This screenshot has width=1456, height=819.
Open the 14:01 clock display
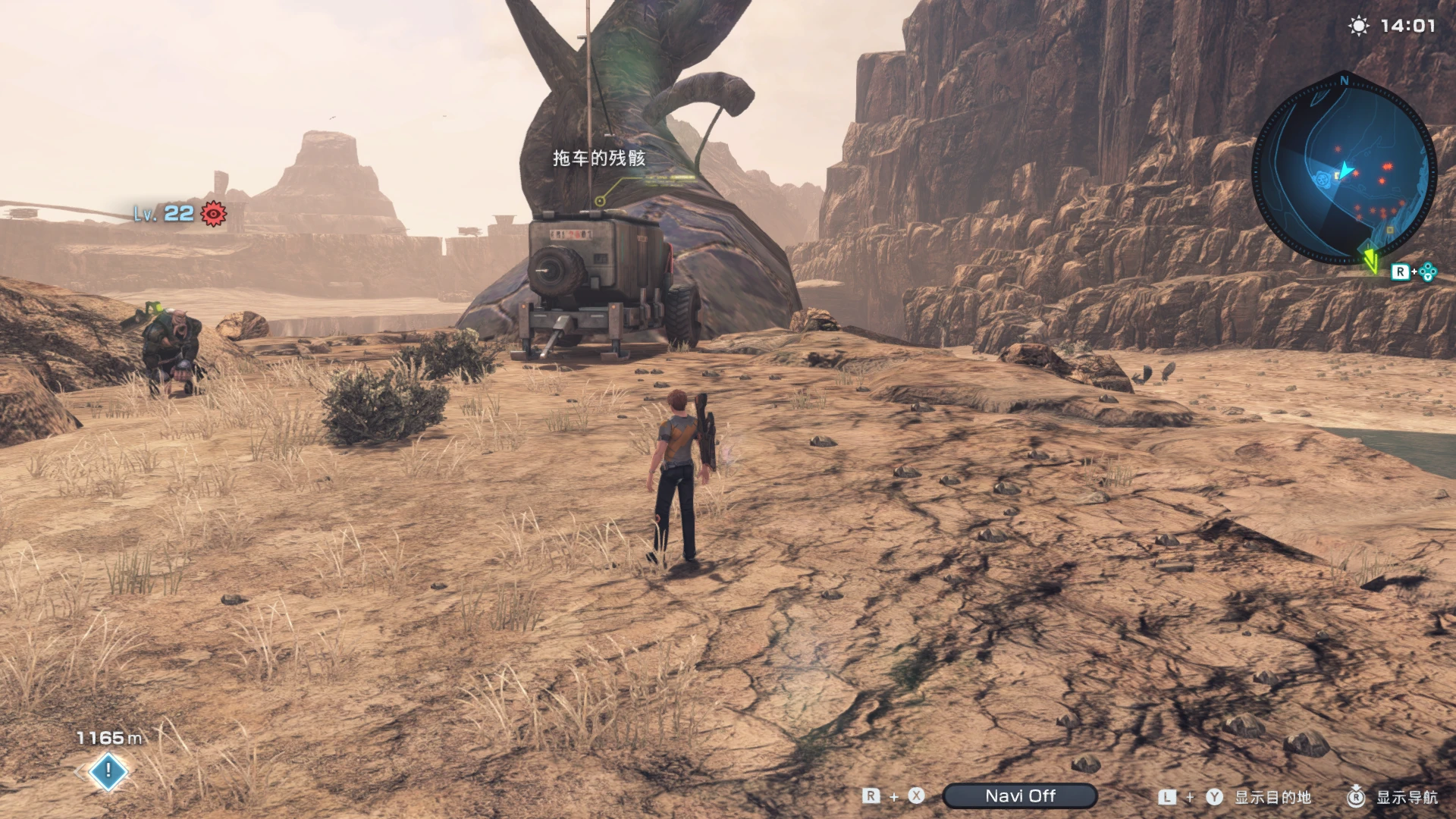1407,25
